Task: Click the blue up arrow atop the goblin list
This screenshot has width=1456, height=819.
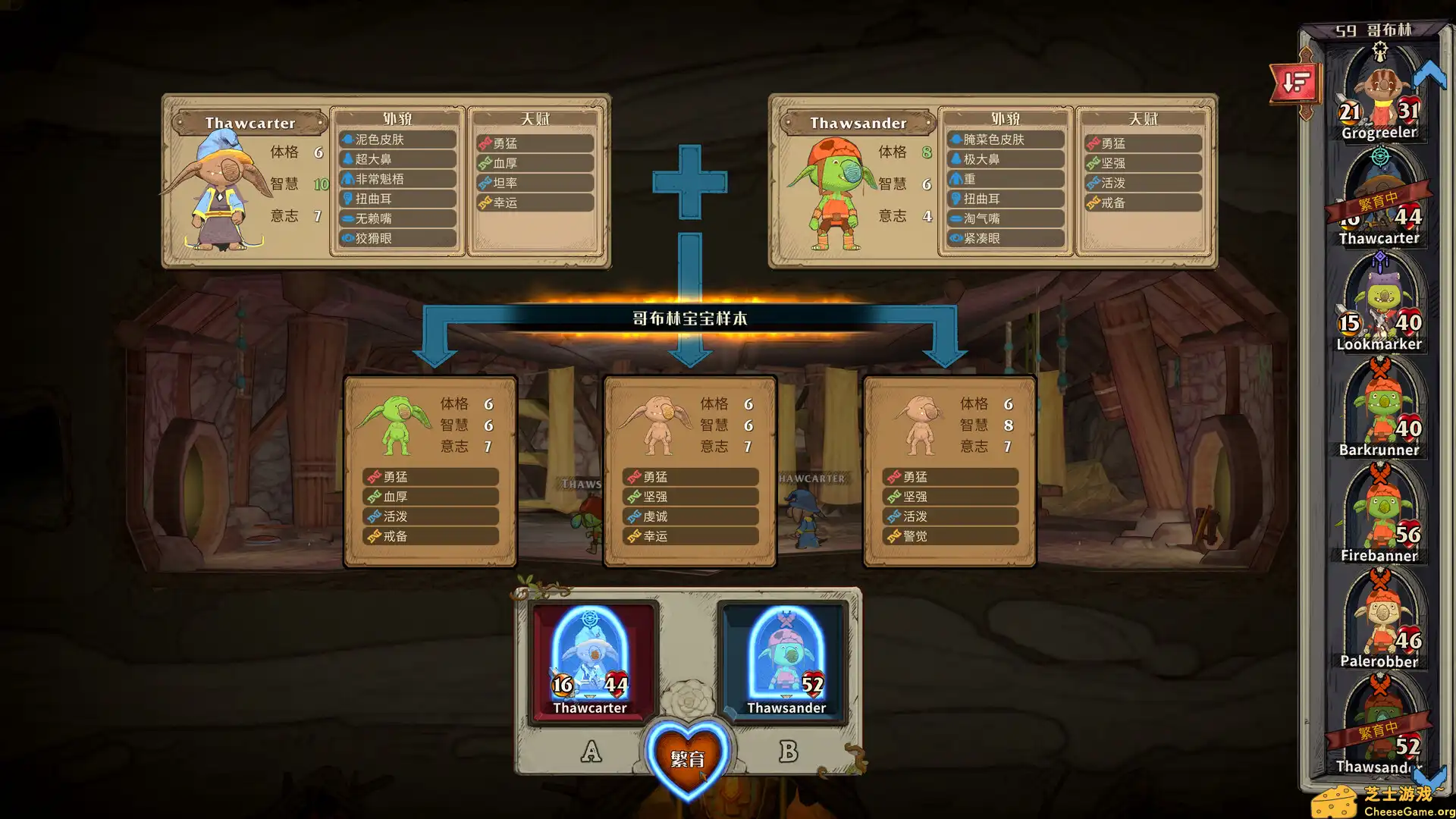Action: click(x=1429, y=72)
